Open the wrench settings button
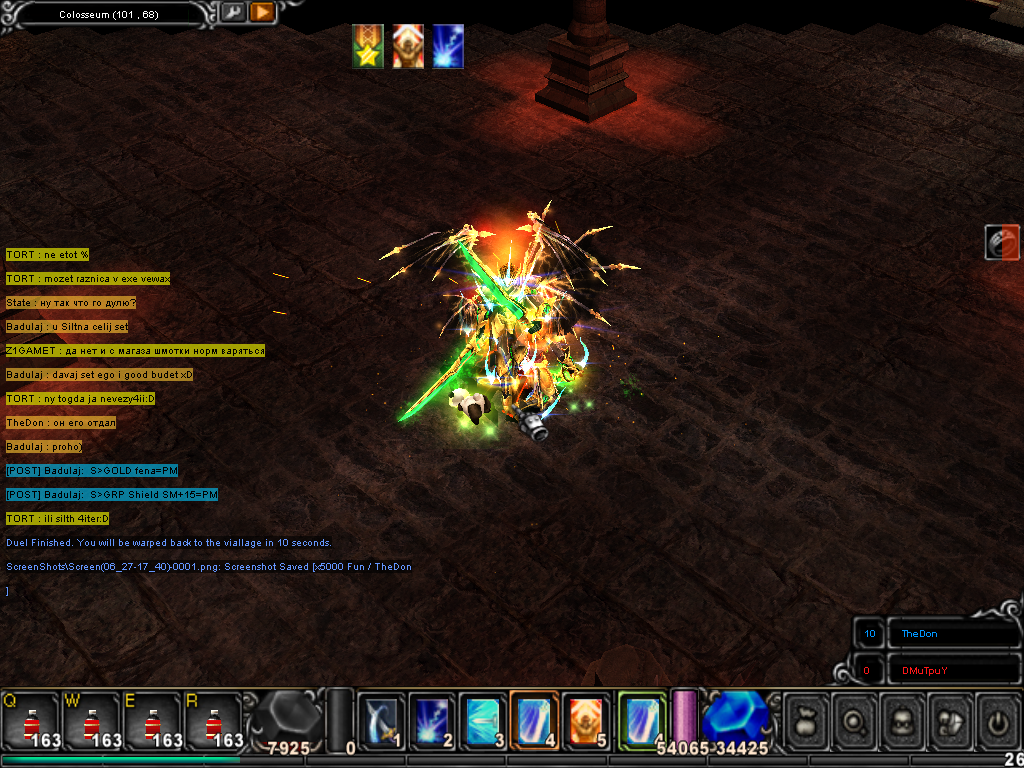 (x=232, y=13)
